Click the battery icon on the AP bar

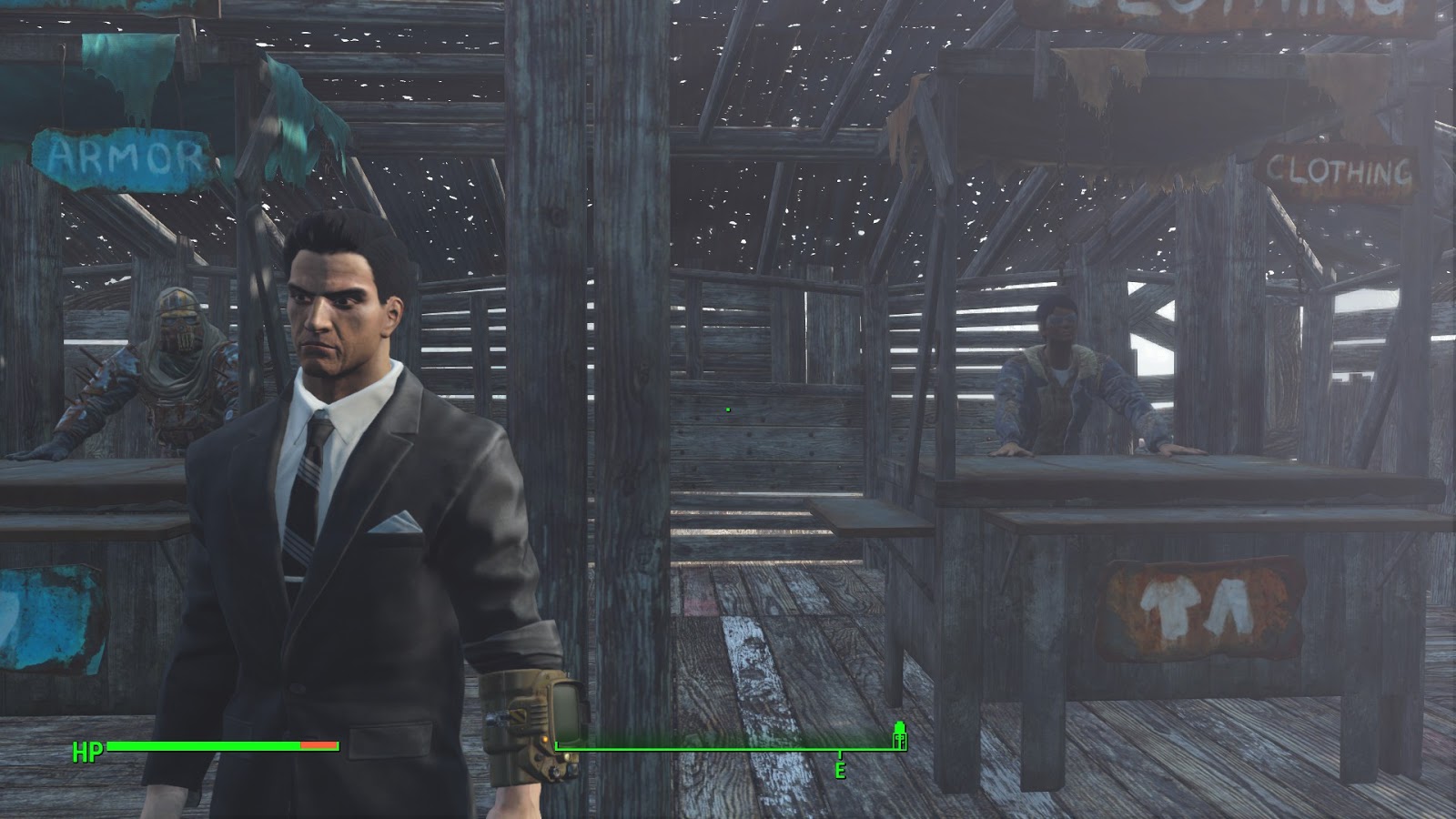pyautogui.click(x=899, y=739)
